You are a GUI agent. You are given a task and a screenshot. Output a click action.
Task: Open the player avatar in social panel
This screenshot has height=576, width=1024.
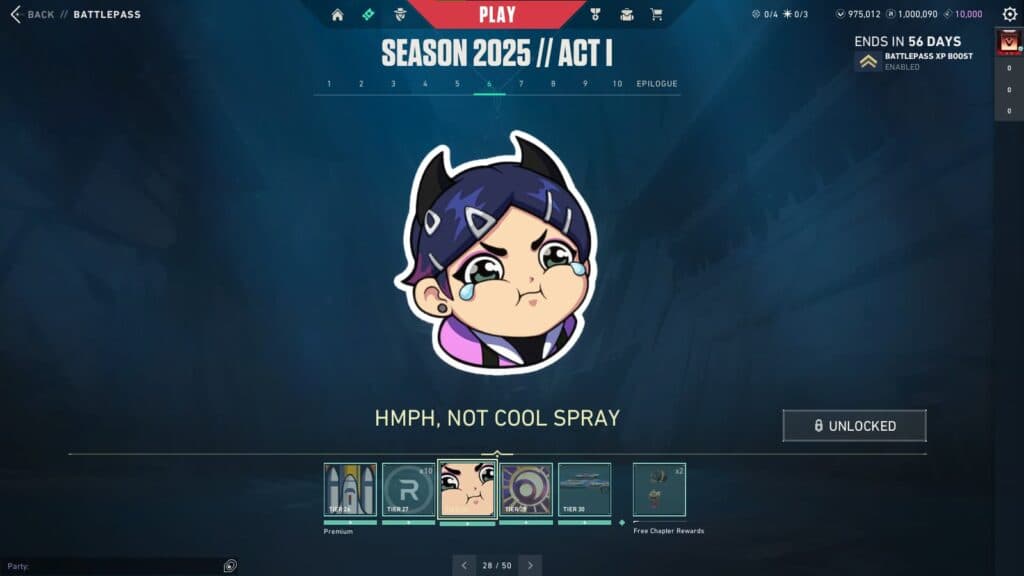click(x=1008, y=43)
